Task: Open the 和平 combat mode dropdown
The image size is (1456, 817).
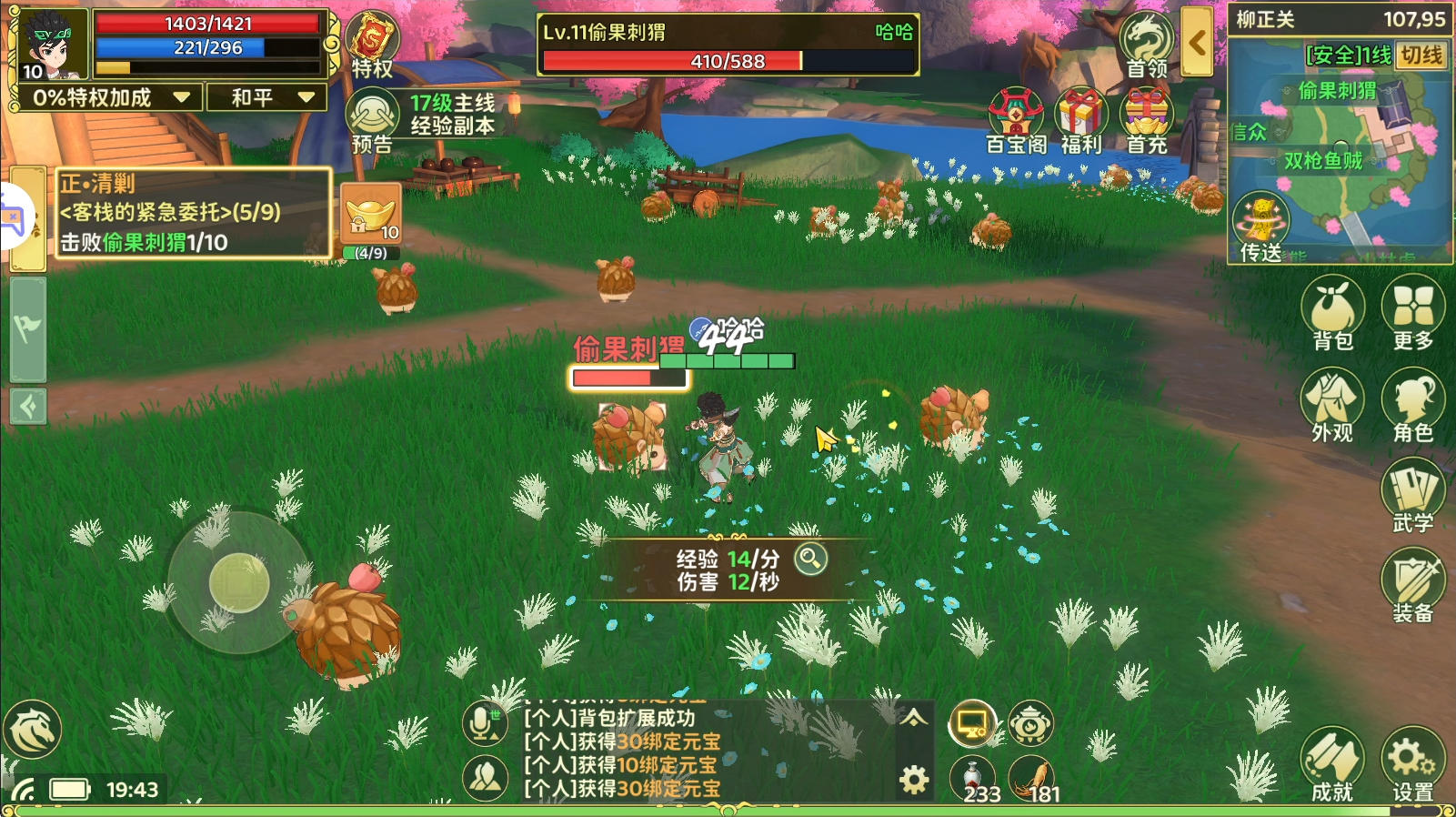Action: coord(266,97)
